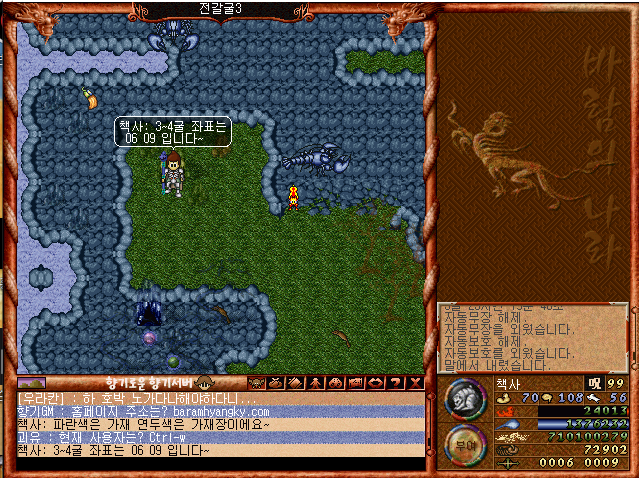Show the character figure status icon
The width and height of the screenshot is (639, 478).
pyautogui.click(x=315, y=383)
